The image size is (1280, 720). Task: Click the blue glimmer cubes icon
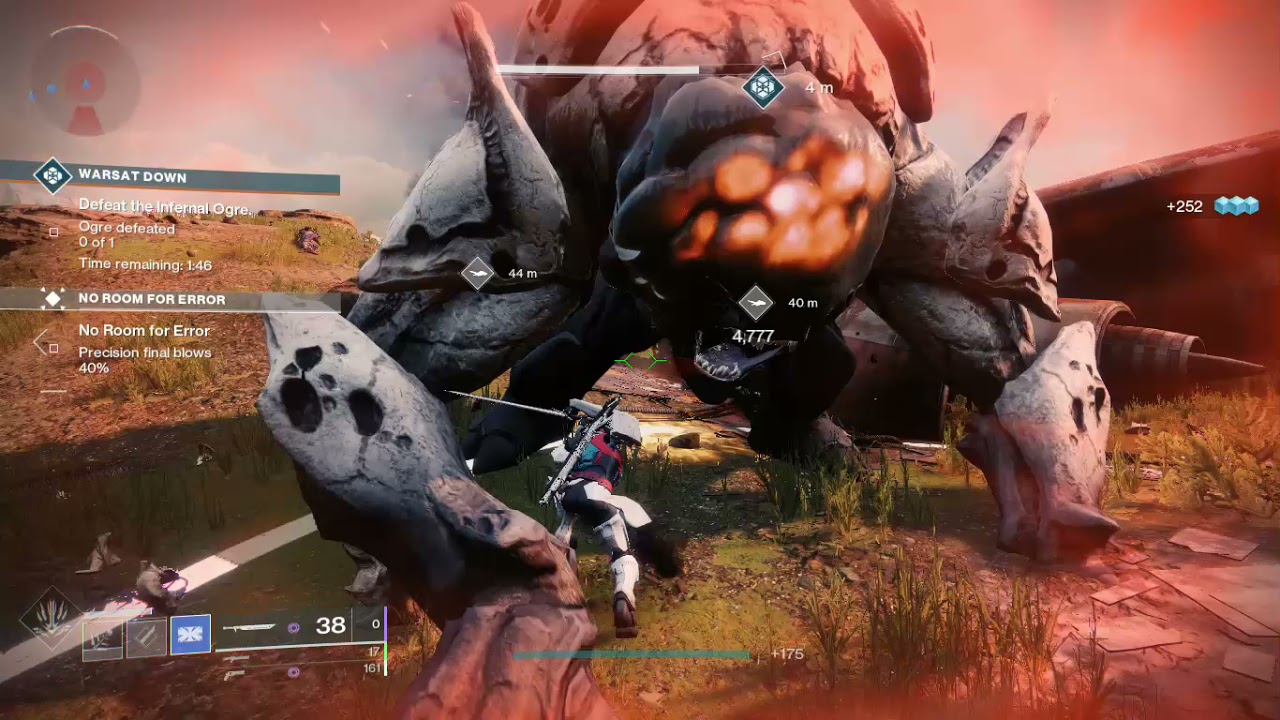1235,206
